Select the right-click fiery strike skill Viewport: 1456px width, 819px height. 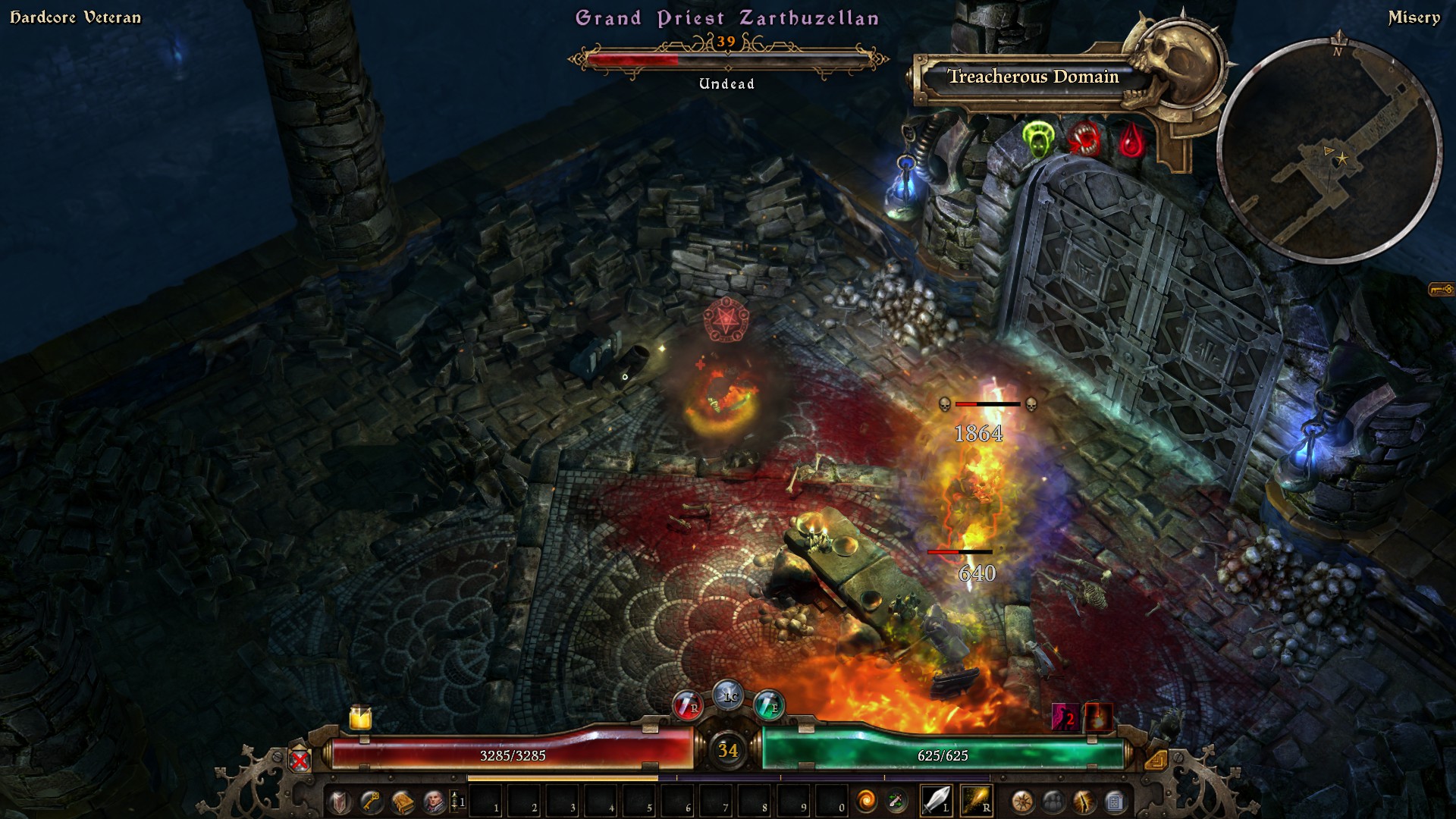(x=975, y=801)
